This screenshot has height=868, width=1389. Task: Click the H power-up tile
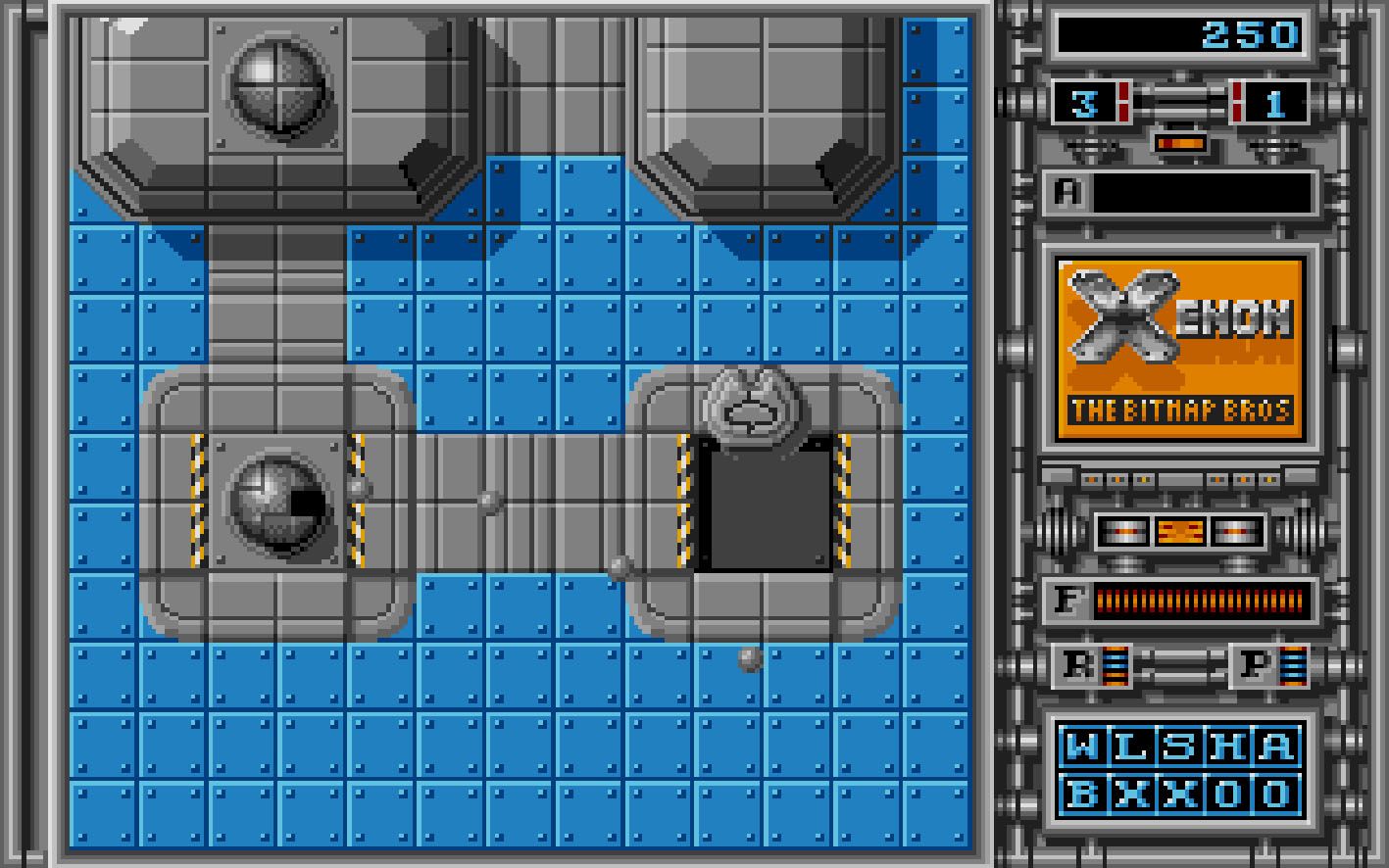point(1226,747)
